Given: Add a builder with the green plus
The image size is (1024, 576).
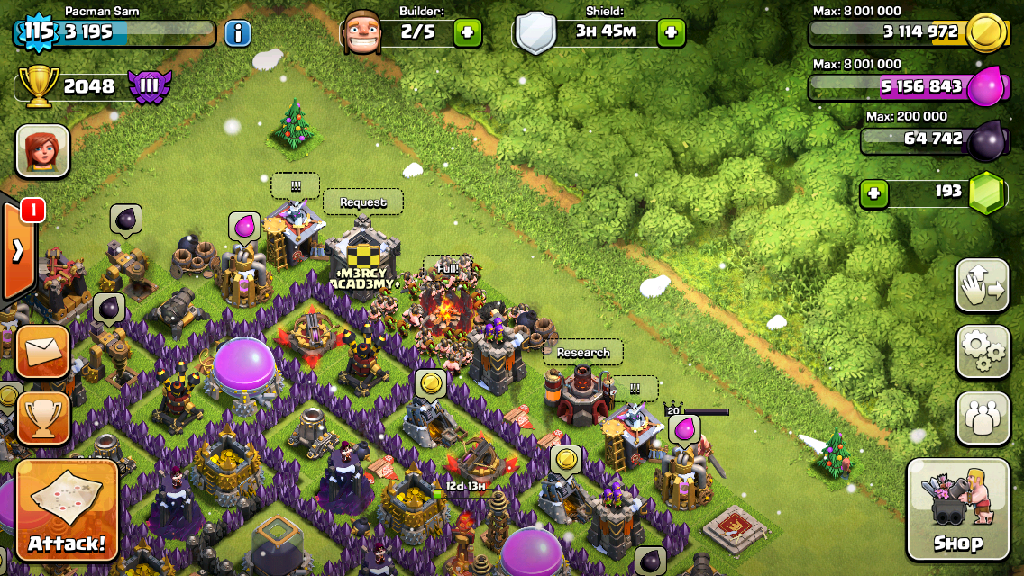Looking at the screenshot, I should tap(467, 32).
